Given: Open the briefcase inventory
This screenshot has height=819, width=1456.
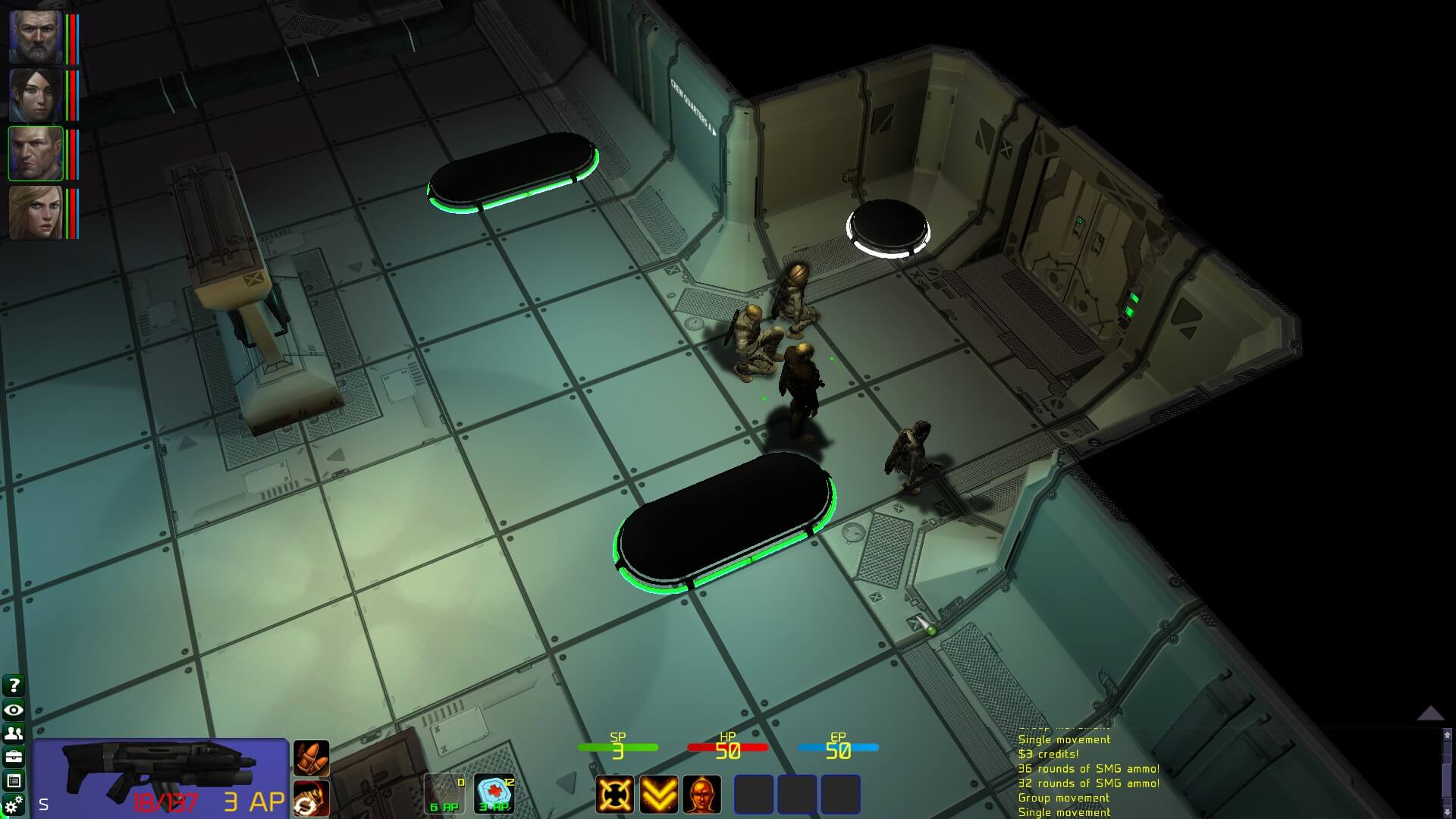Looking at the screenshot, I should [x=14, y=757].
